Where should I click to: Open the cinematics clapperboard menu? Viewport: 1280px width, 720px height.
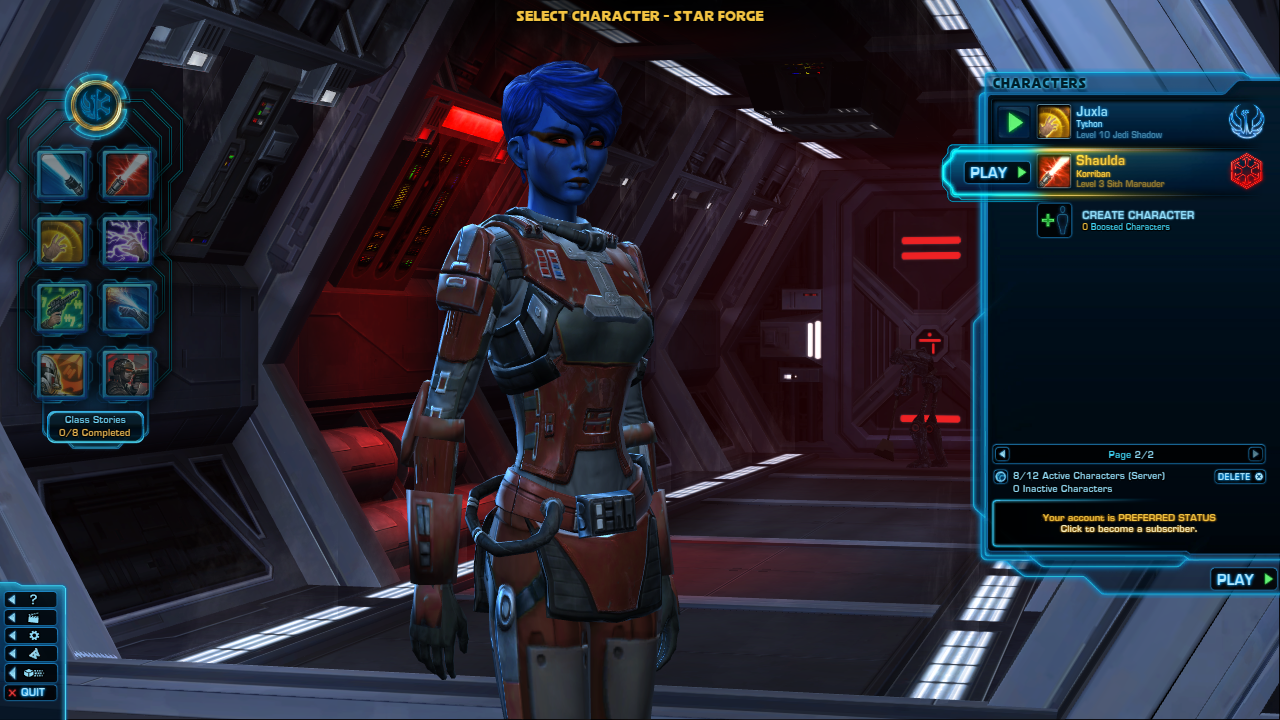coord(31,617)
